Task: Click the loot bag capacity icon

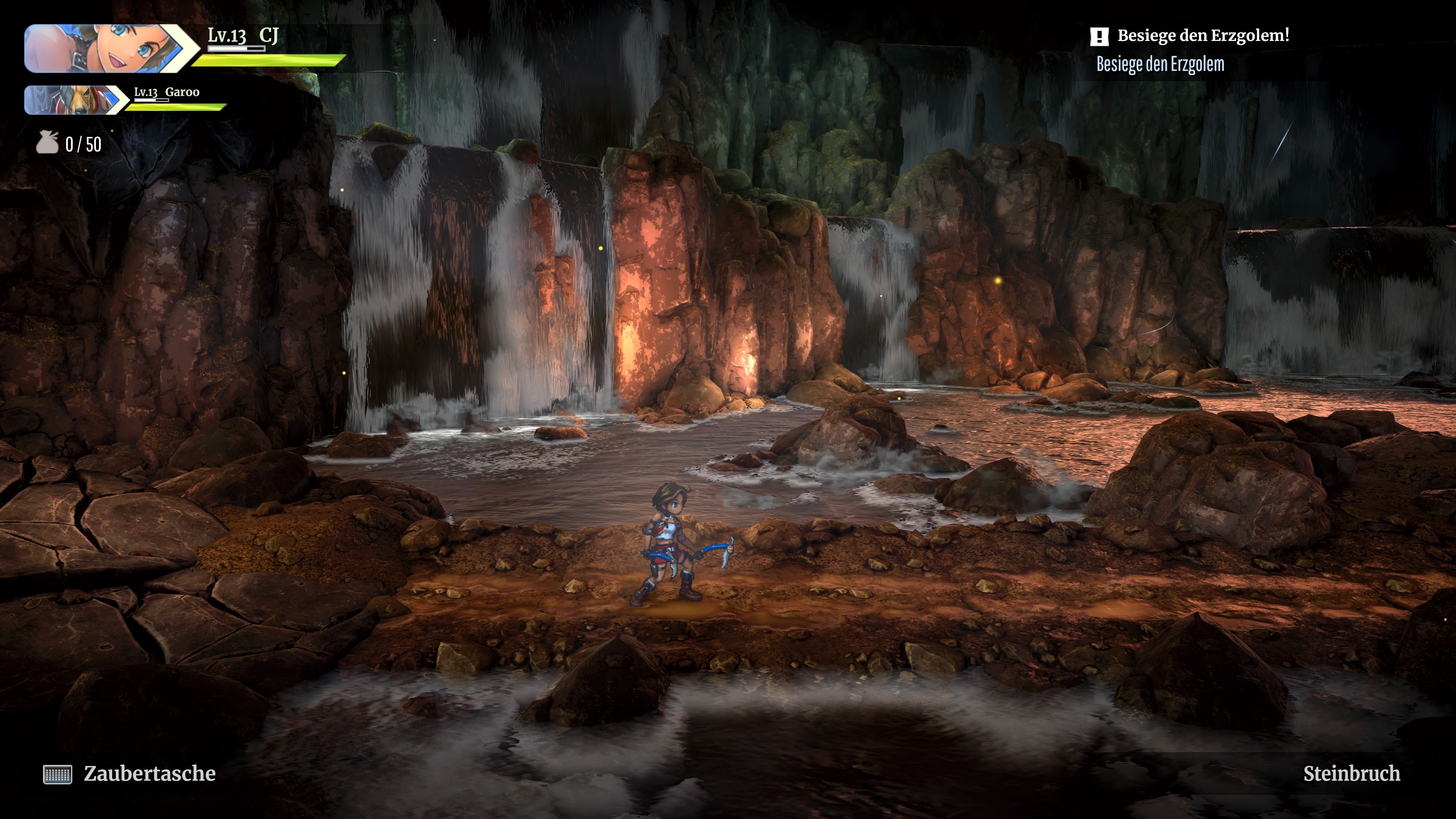Action: coord(47,143)
